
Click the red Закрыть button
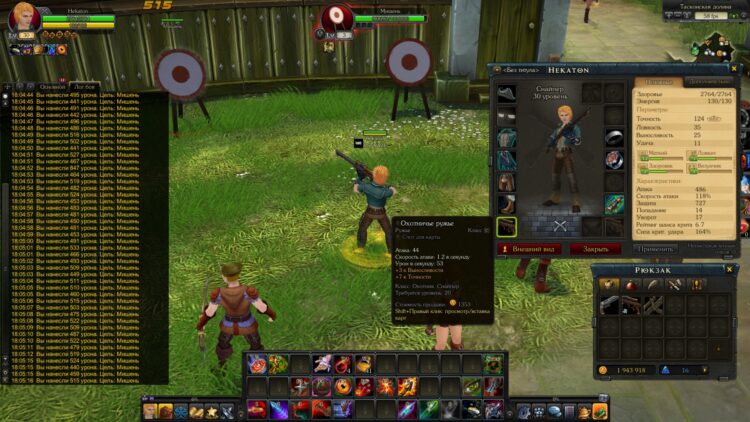coord(595,248)
